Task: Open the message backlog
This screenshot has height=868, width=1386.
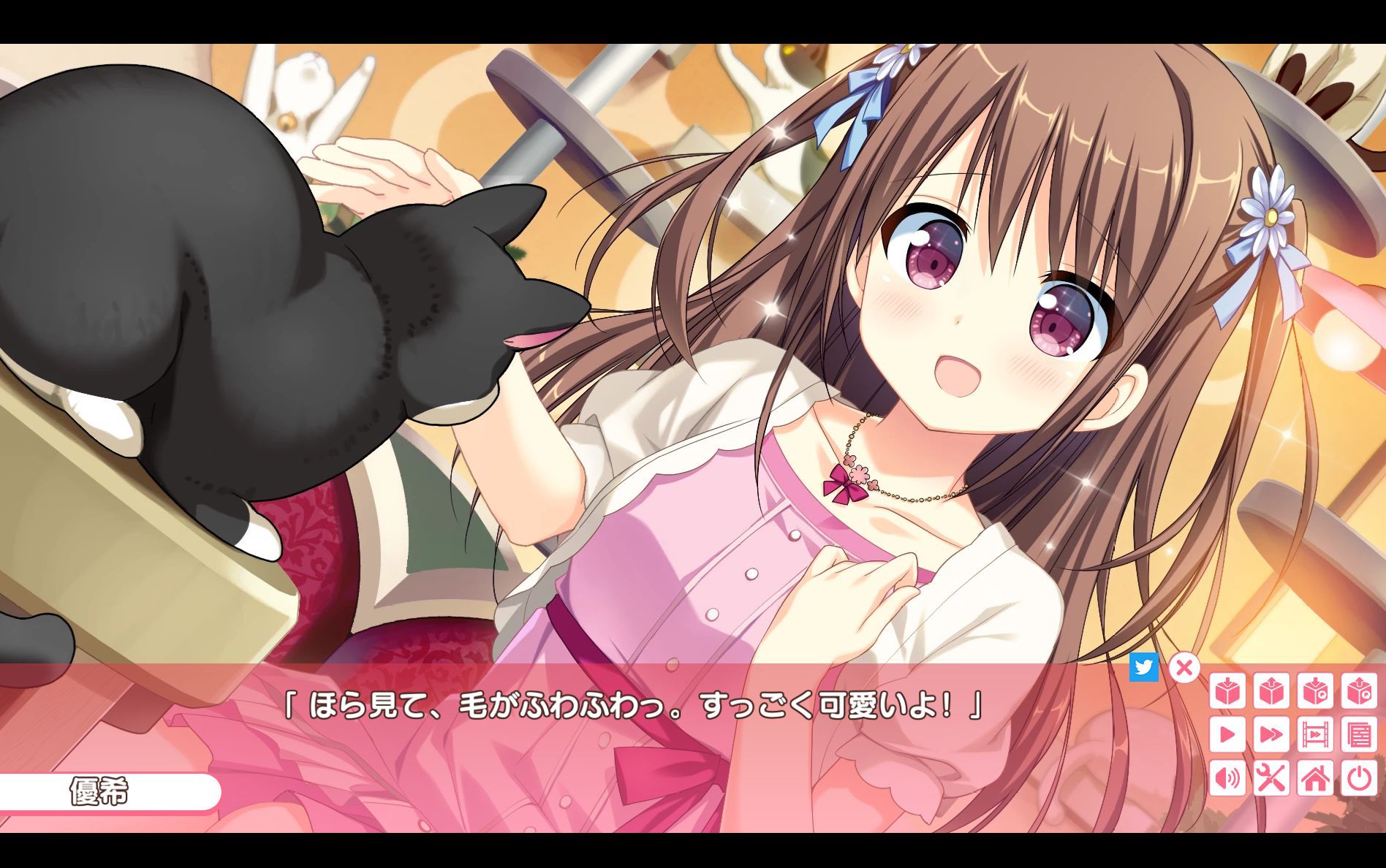Action: pyautogui.click(x=1359, y=734)
